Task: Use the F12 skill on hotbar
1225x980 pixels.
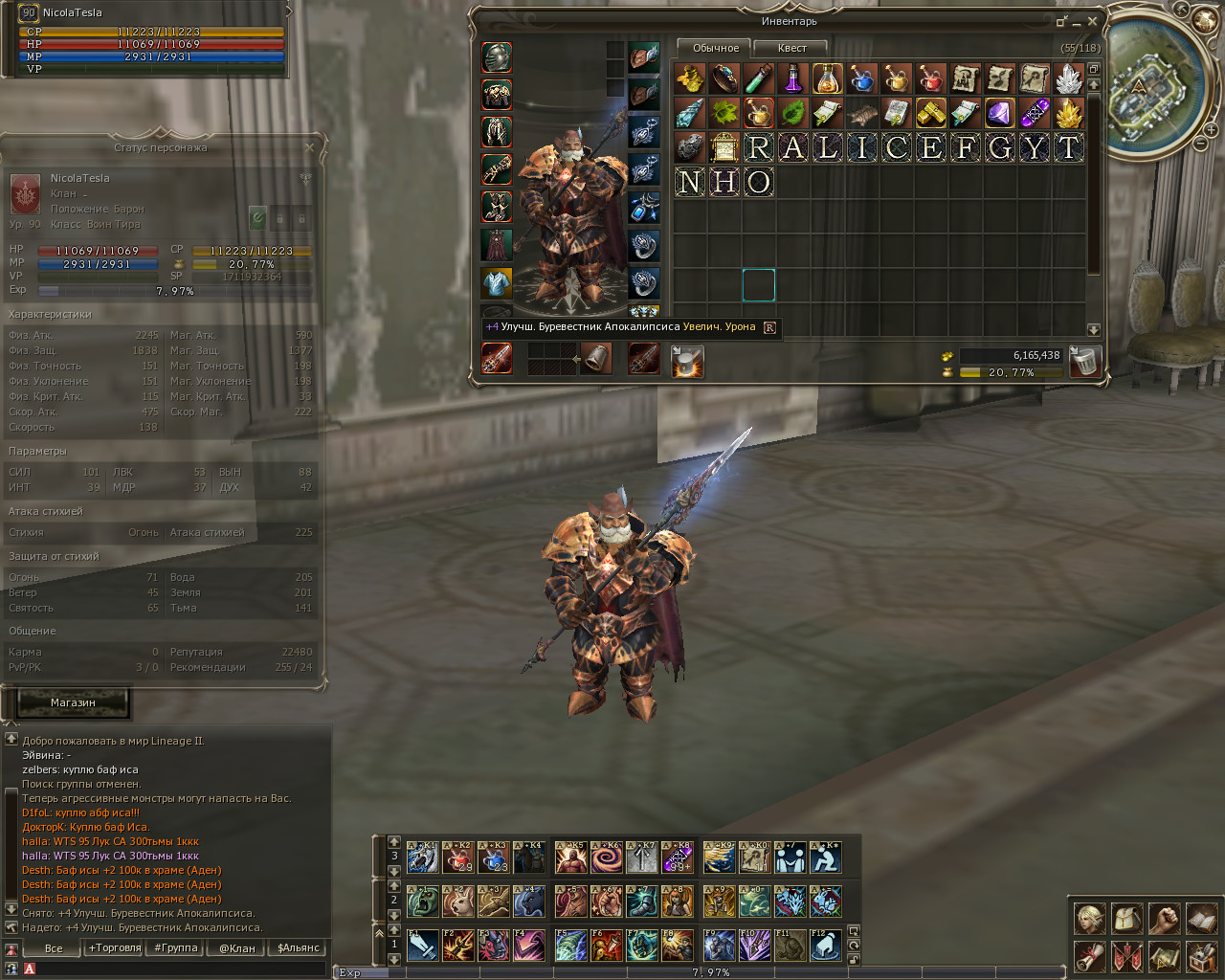Action: pyautogui.click(x=826, y=946)
